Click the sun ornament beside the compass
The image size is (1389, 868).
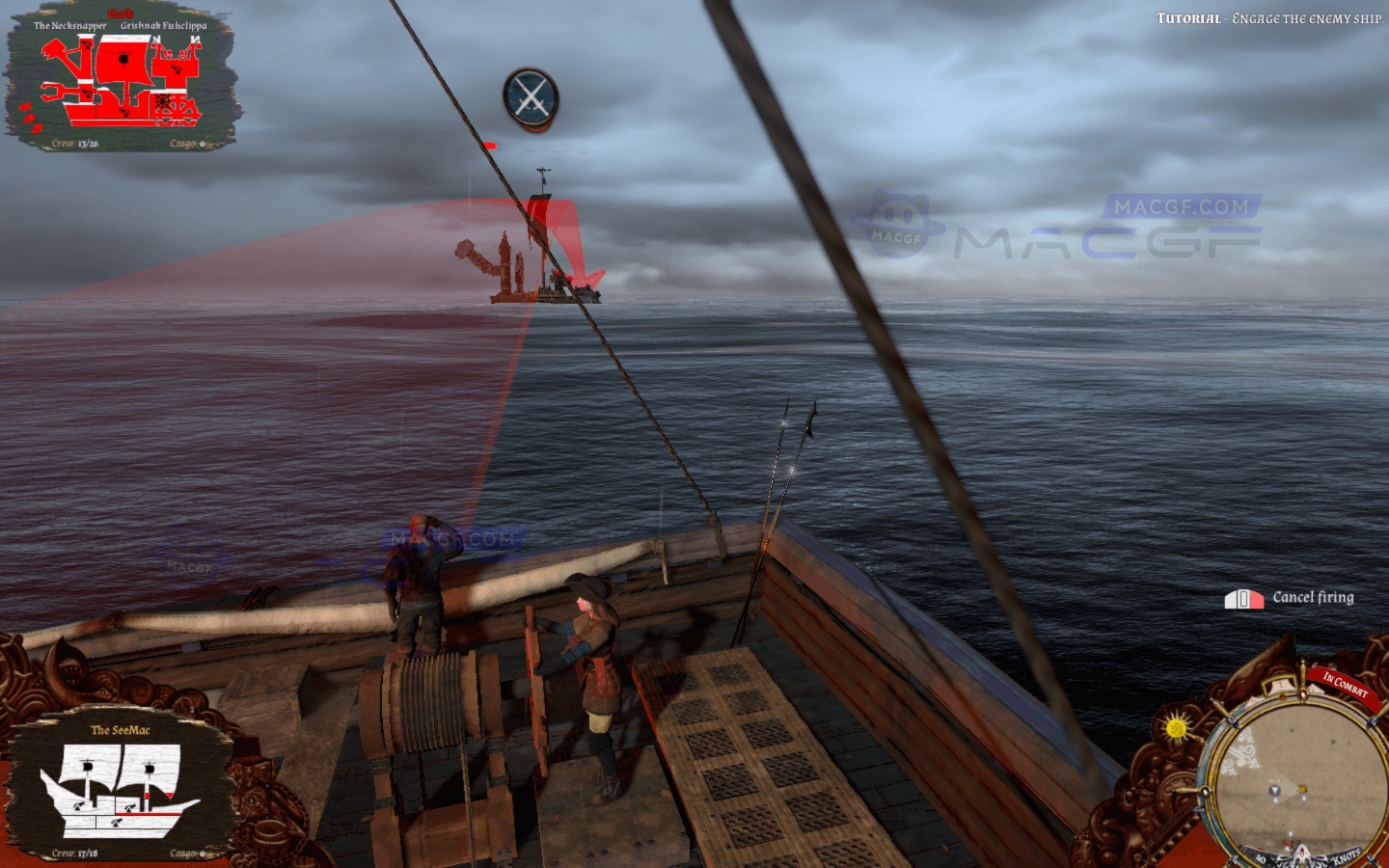(1176, 726)
